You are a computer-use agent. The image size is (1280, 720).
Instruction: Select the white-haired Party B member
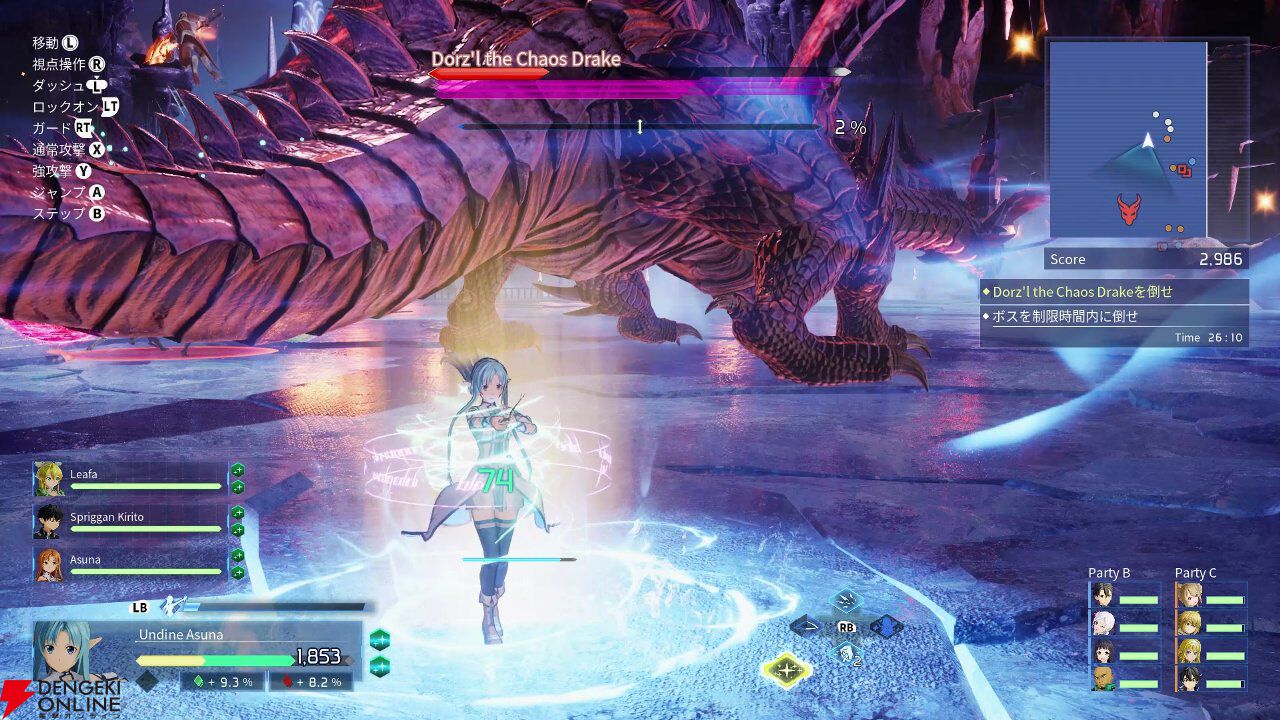coord(1102,624)
